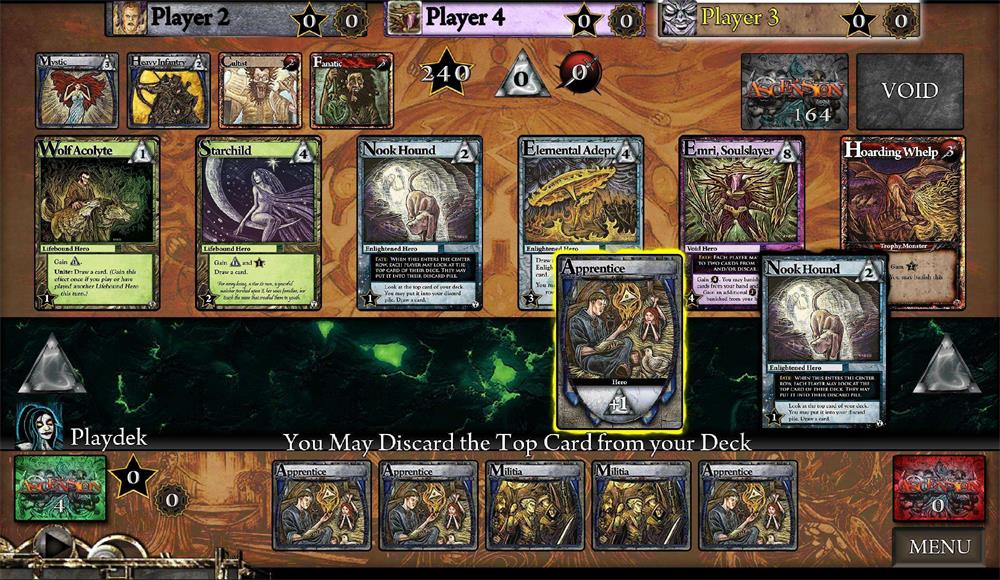
Task: Click the right triangle arrow button
Action: 946,364
